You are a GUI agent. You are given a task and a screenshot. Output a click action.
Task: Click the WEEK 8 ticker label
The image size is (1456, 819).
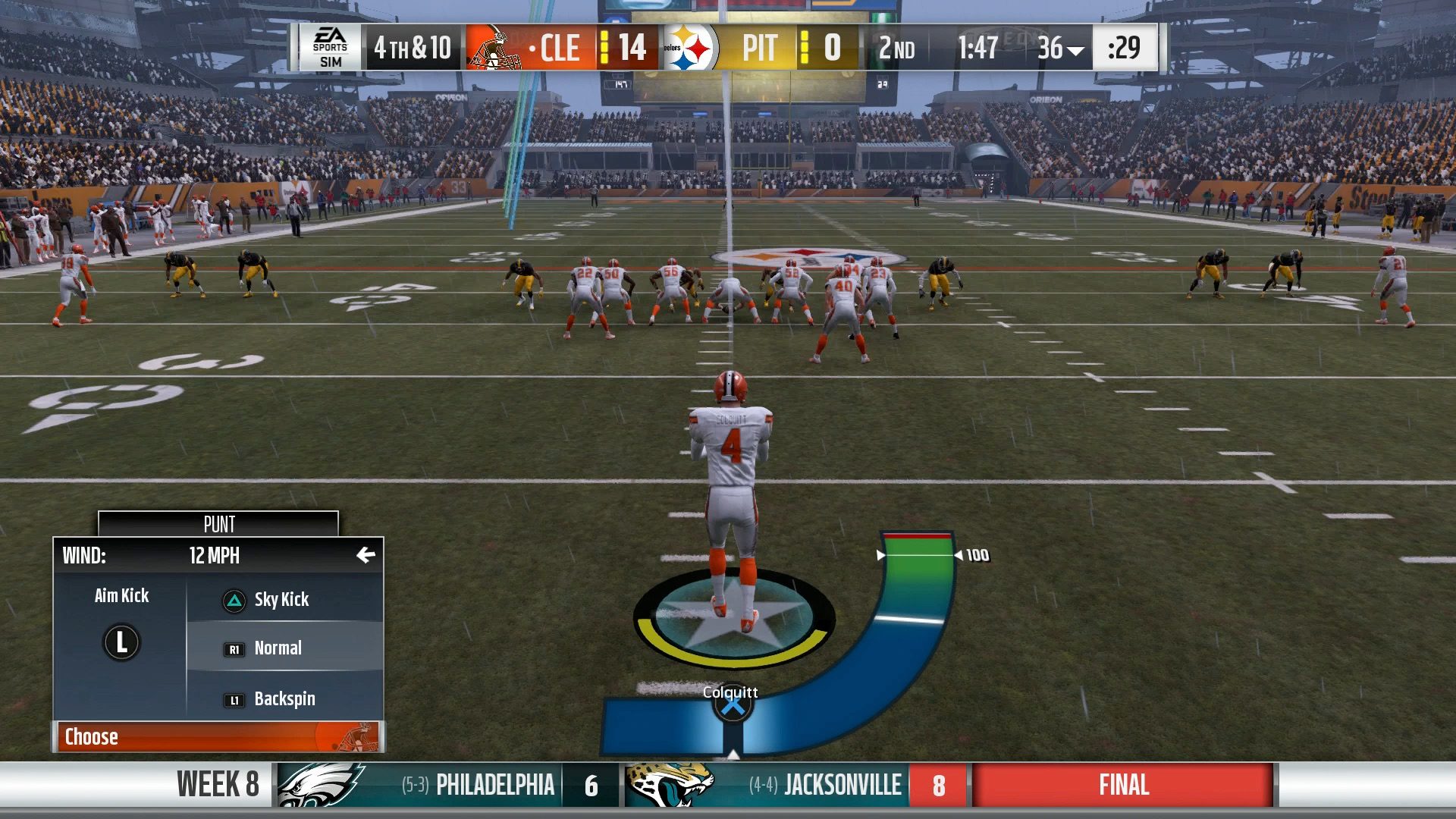pos(217,784)
